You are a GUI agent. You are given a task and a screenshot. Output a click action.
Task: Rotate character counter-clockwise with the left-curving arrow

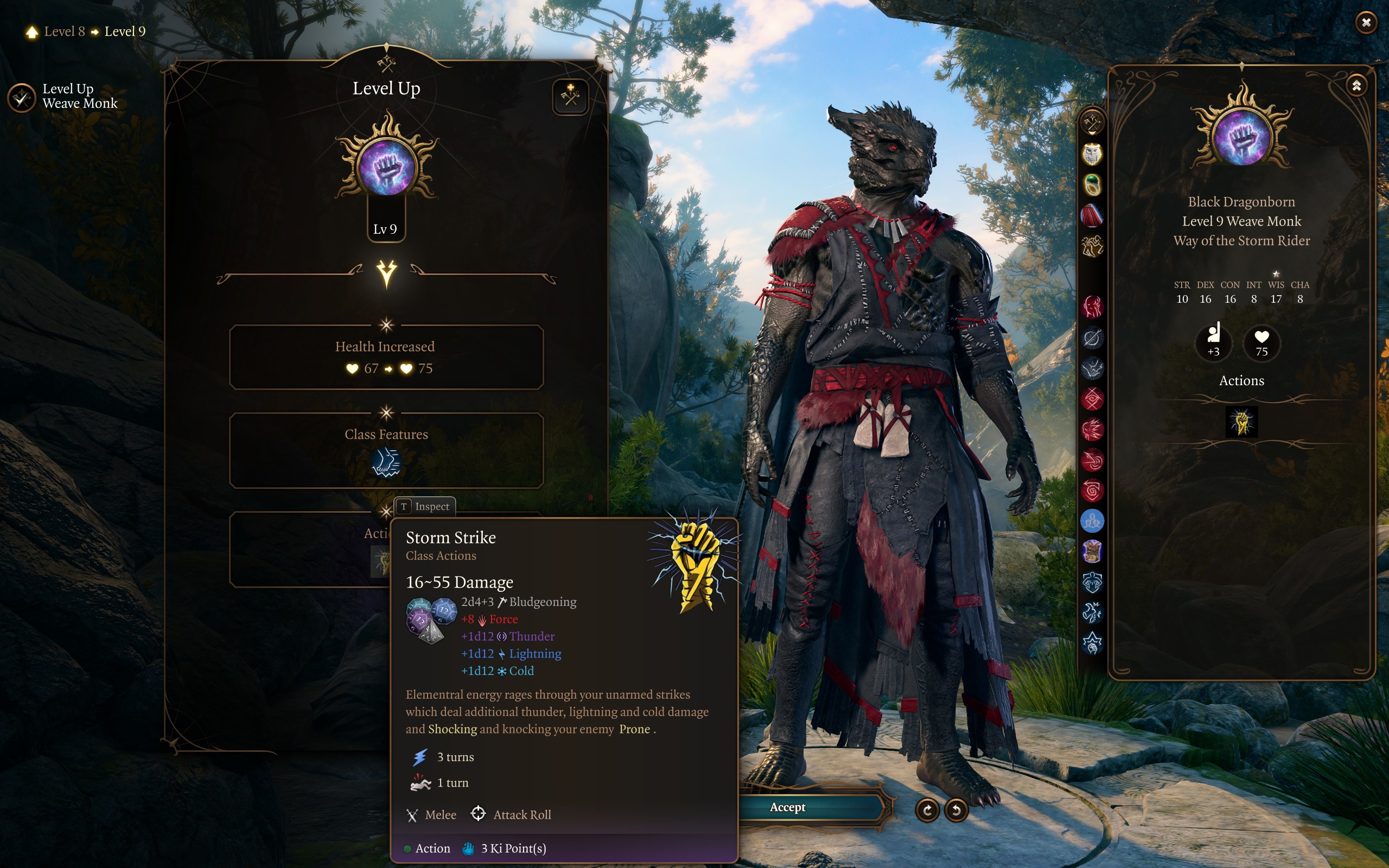tap(956, 809)
